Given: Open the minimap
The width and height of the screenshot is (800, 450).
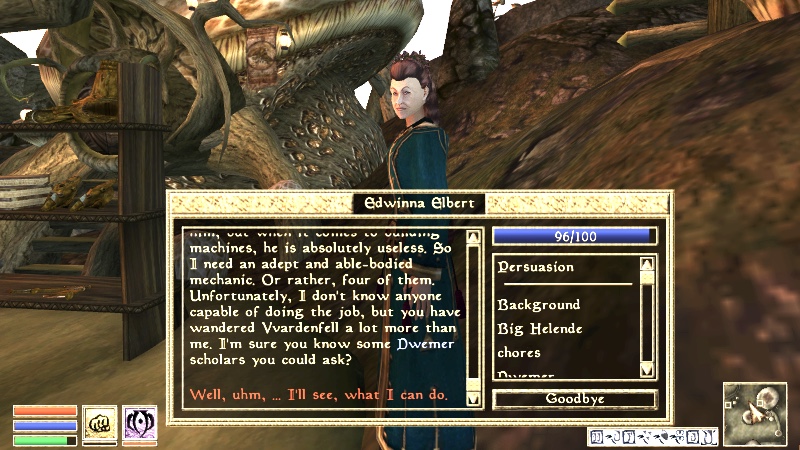Looking at the screenshot, I should tap(756, 415).
